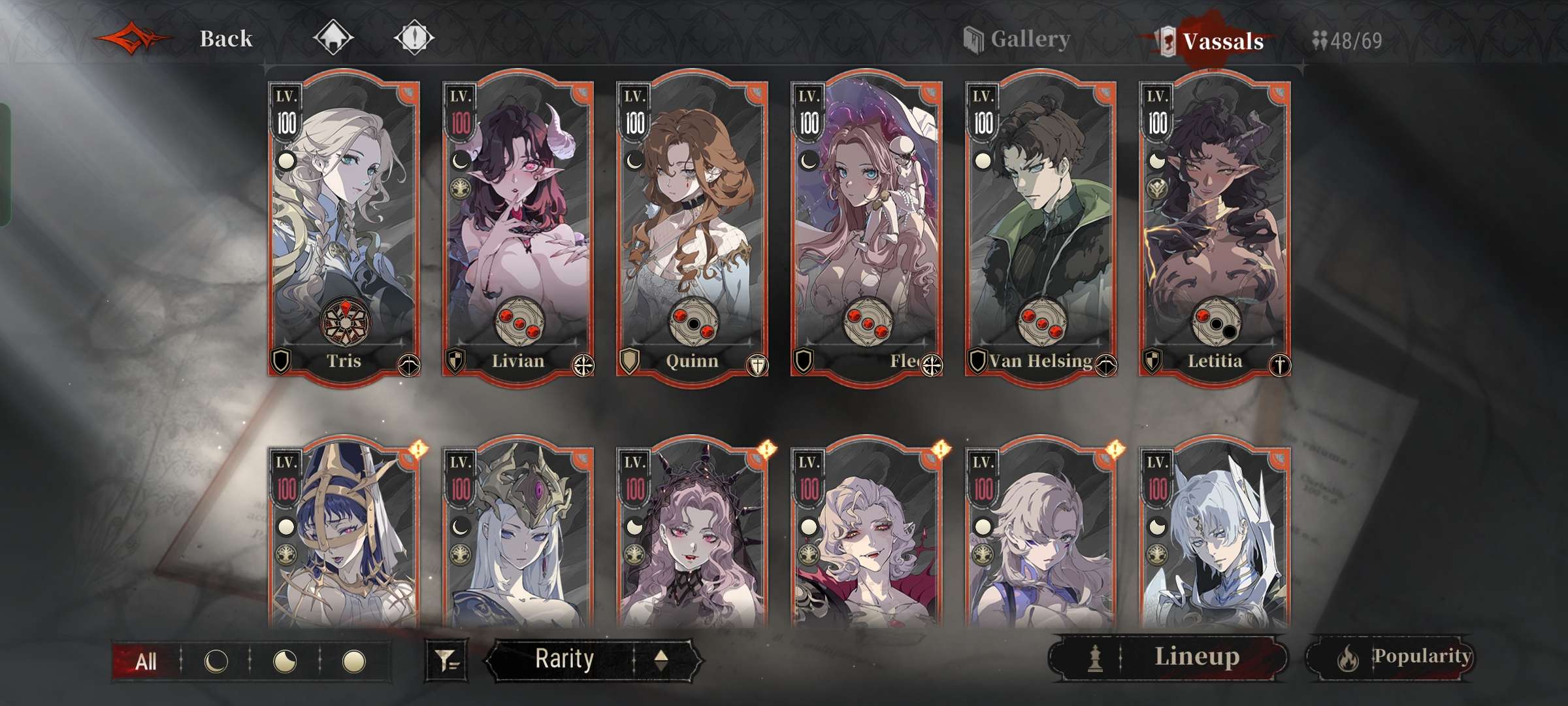Return home via the house icon

(x=333, y=38)
